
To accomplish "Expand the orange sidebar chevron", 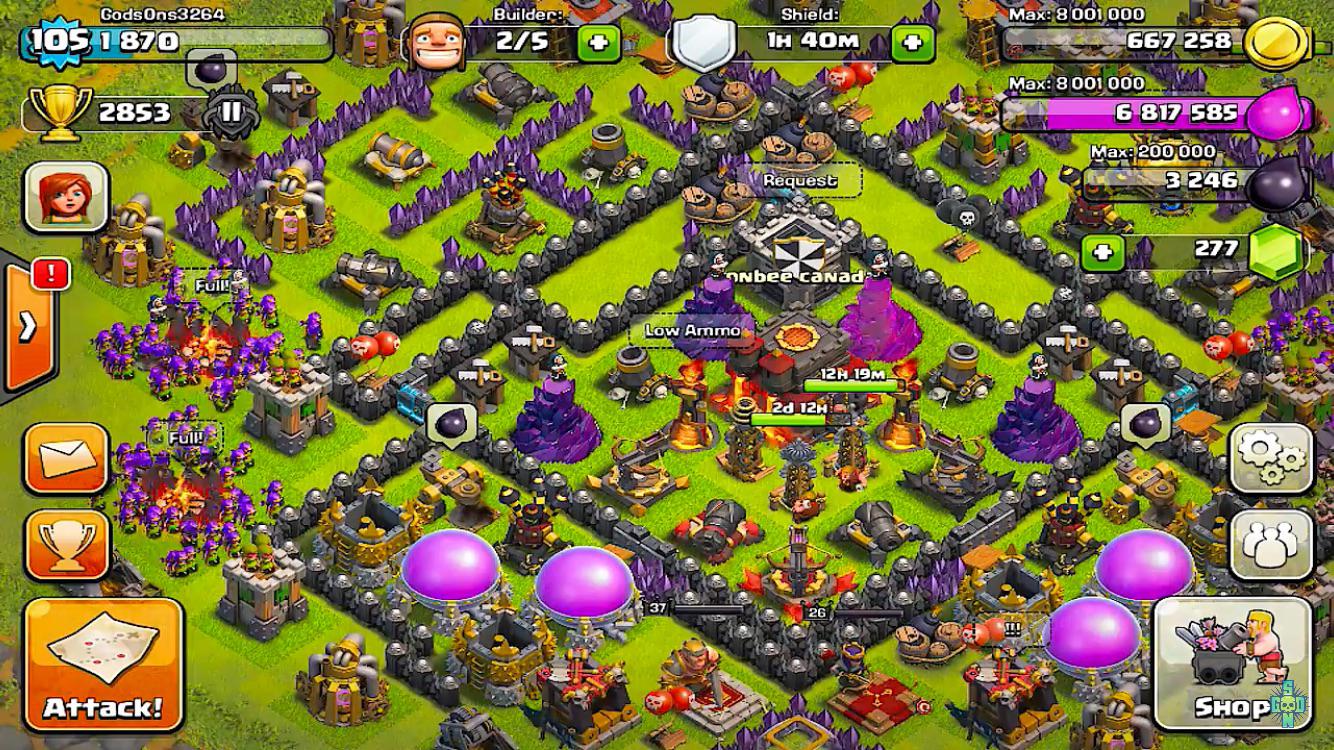I will coord(25,324).
